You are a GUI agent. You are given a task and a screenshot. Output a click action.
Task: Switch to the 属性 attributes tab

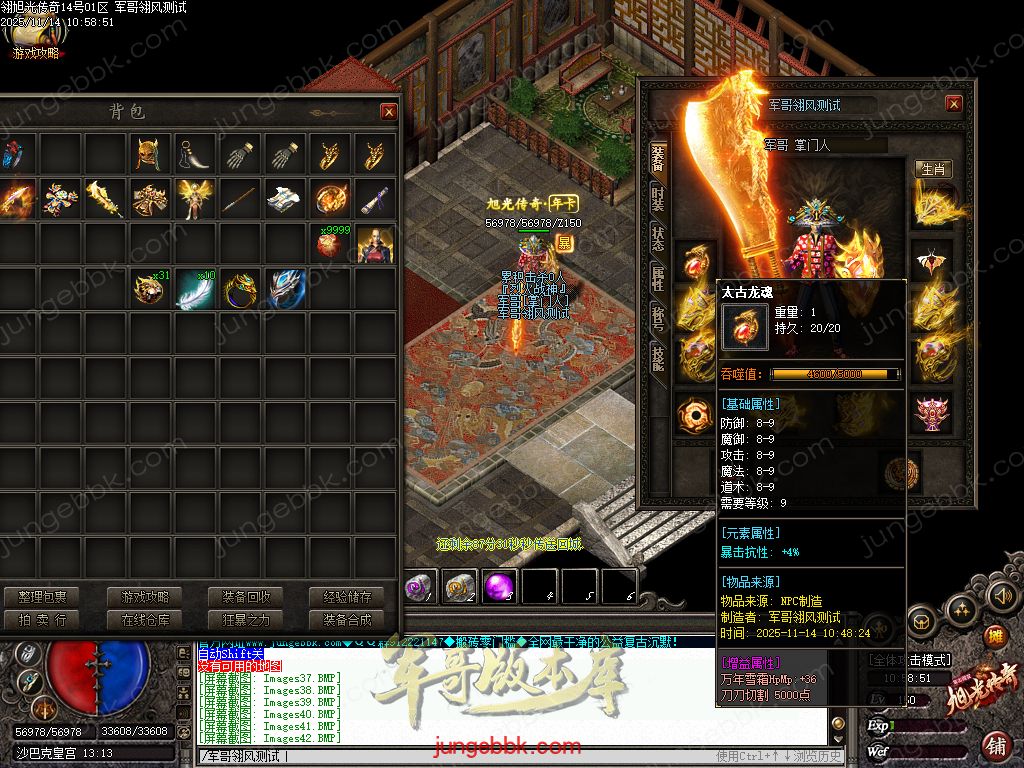[657, 279]
